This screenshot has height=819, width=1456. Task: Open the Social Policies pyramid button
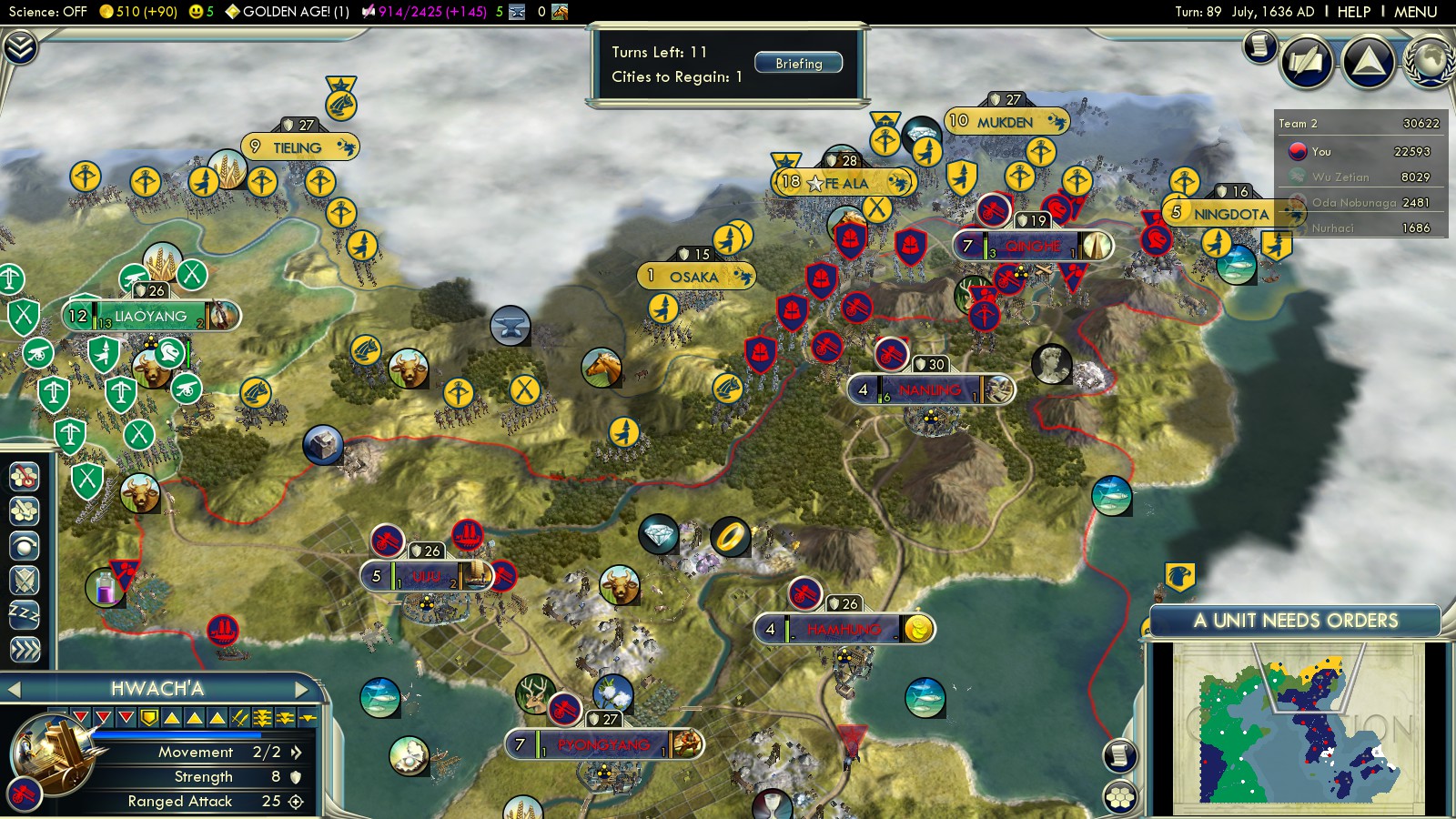pyautogui.click(x=1368, y=62)
